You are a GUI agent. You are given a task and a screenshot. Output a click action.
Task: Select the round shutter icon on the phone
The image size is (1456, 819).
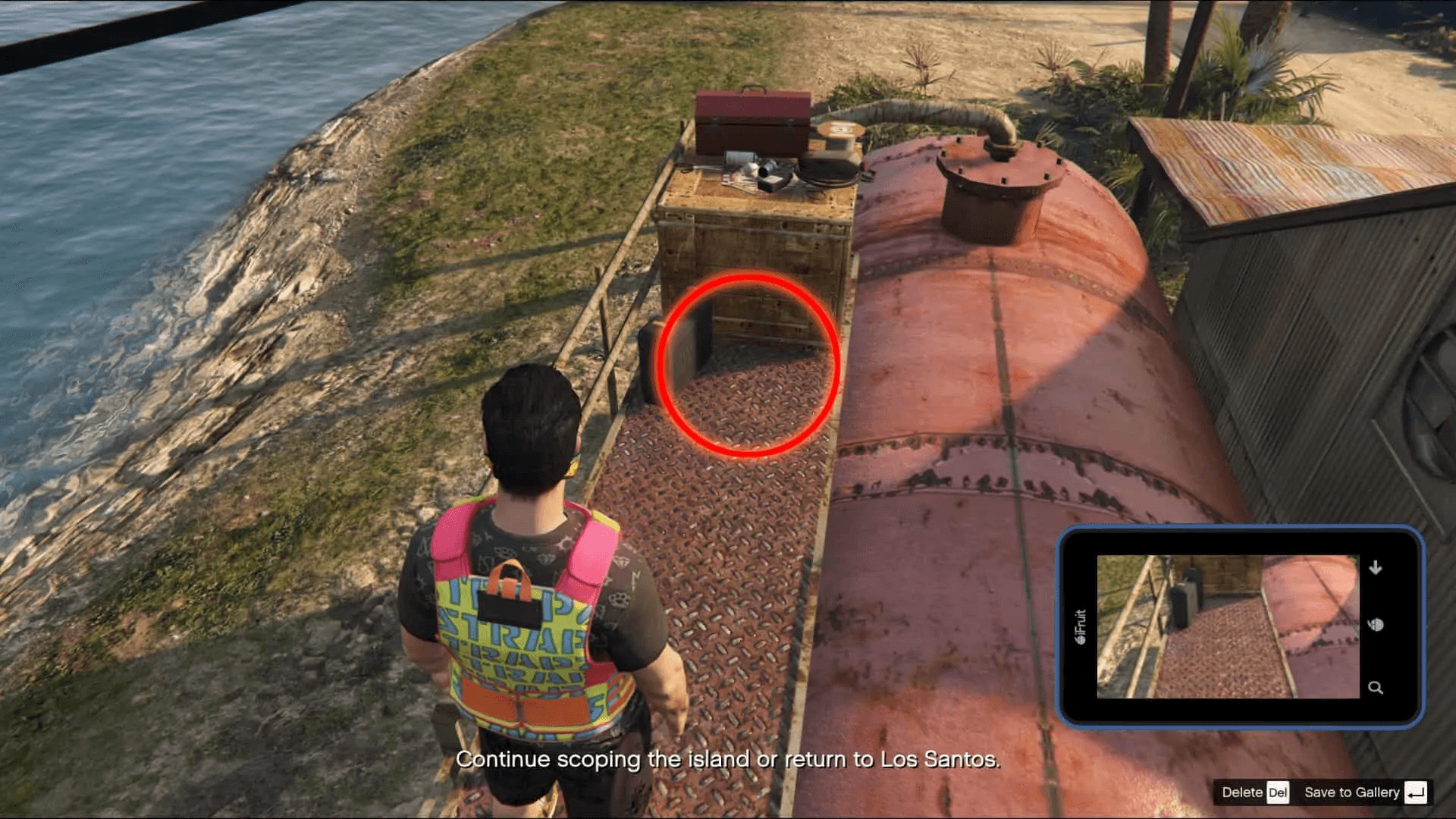(x=1376, y=625)
